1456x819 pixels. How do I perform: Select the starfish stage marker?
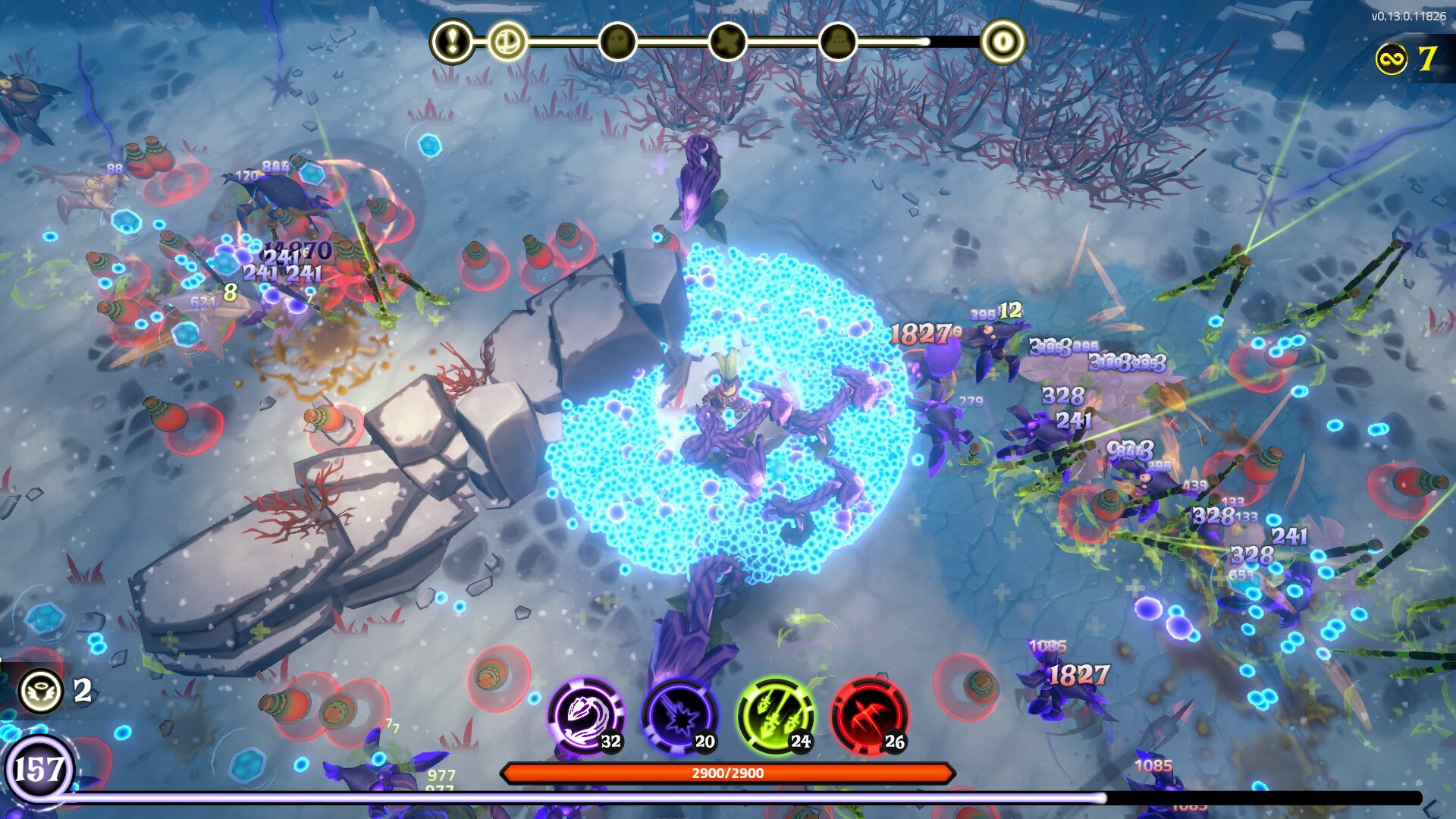727,41
